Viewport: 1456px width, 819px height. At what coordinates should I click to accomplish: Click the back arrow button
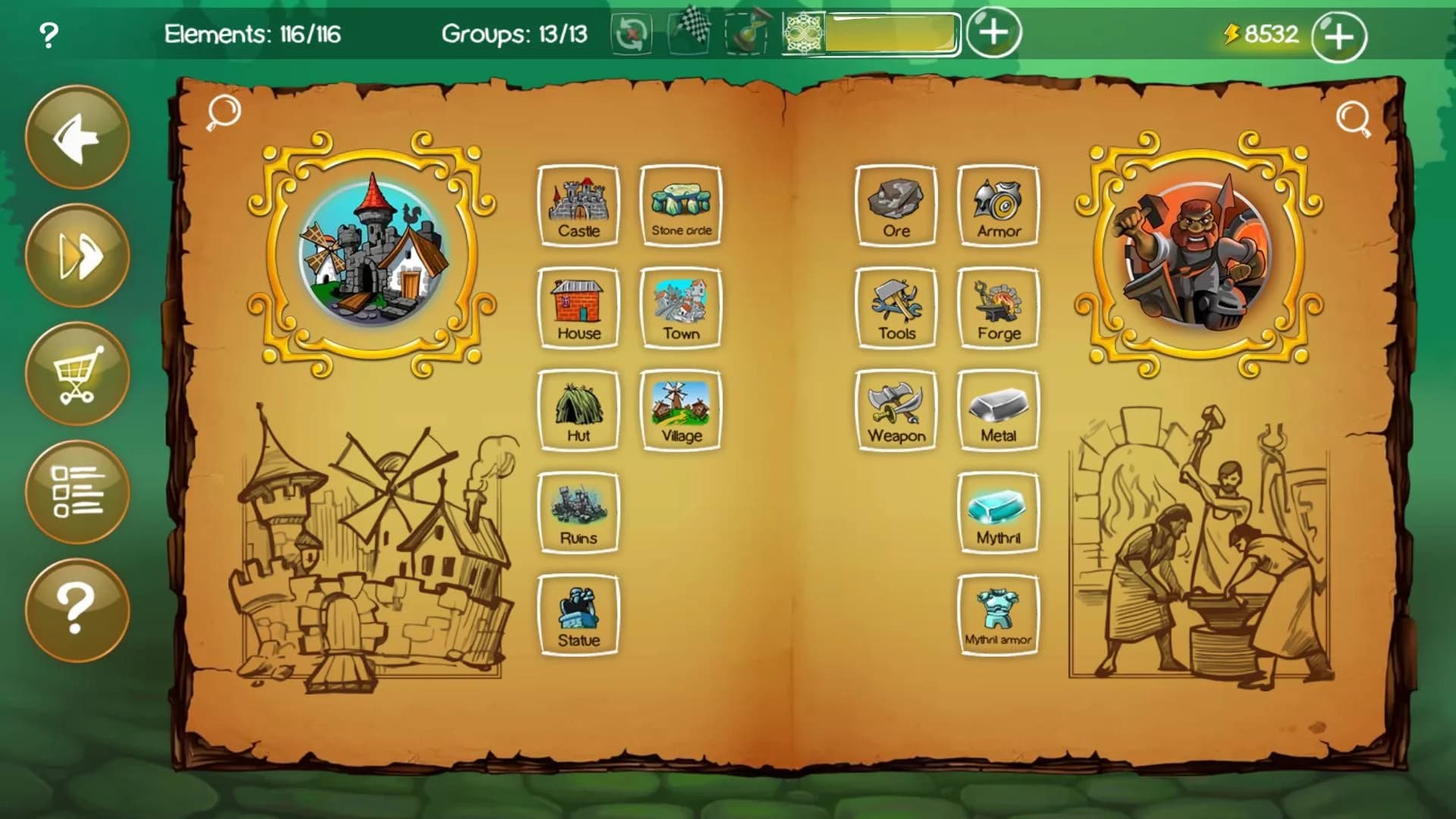coord(76,139)
